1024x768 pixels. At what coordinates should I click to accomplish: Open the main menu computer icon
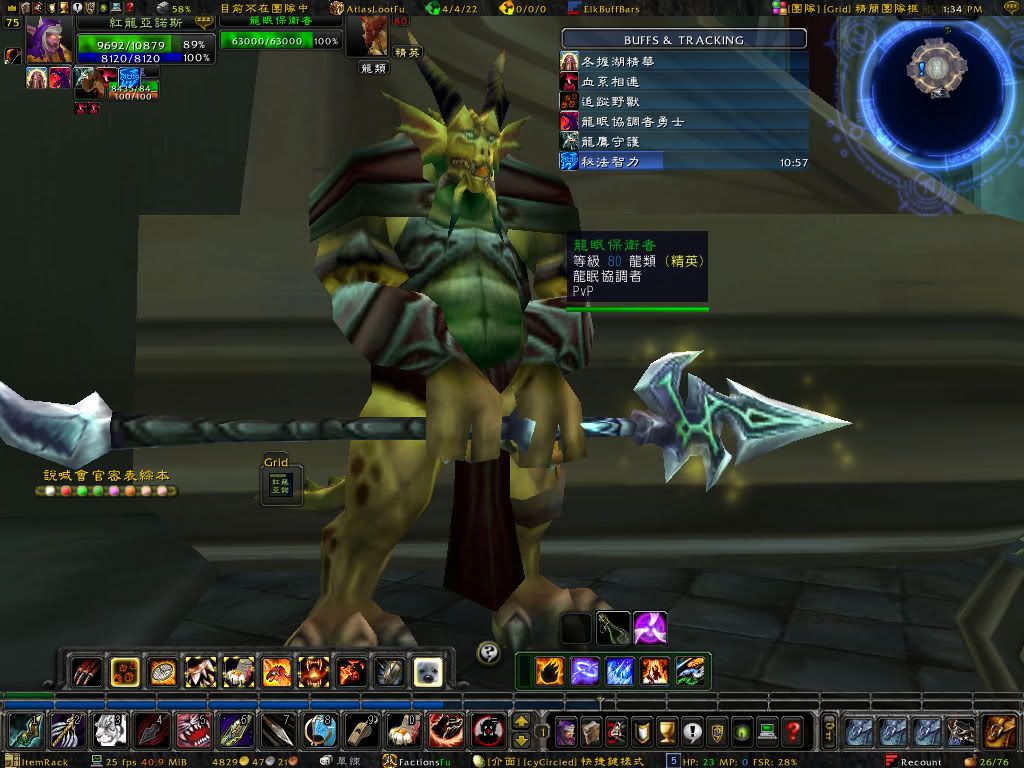pyautogui.click(x=767, y=731)
